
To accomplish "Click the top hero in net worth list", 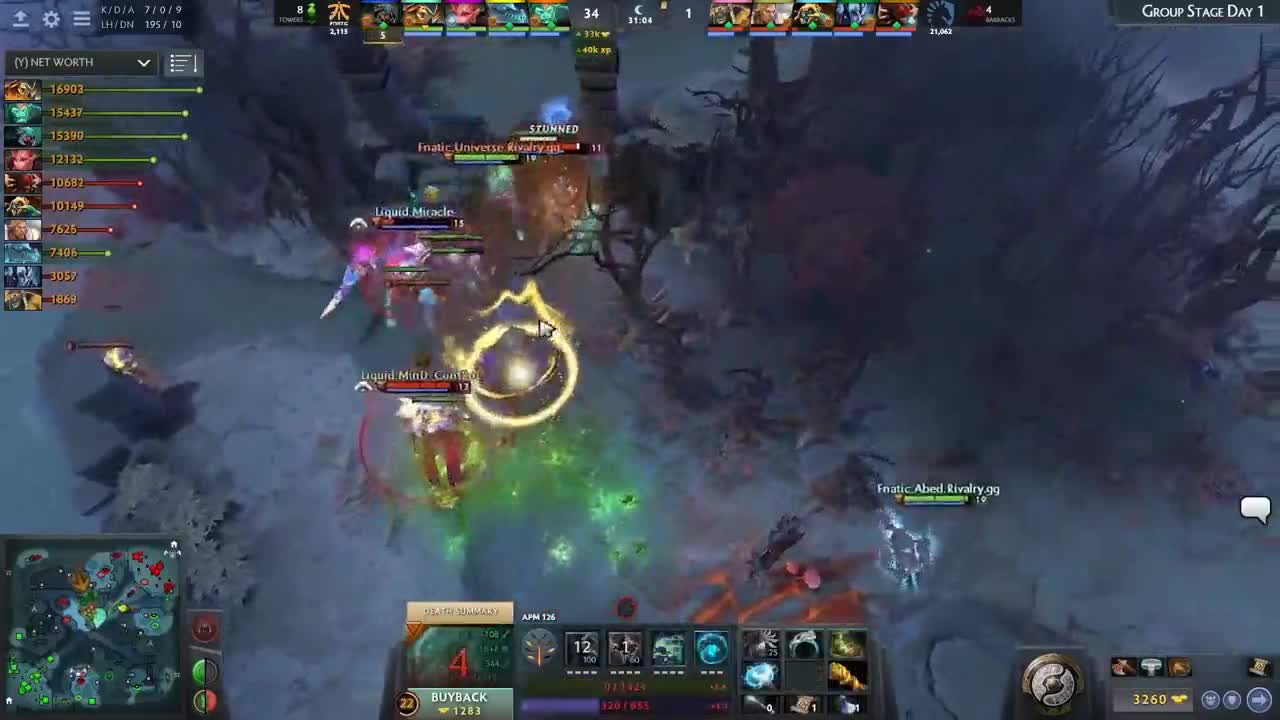I will point(22,90).
